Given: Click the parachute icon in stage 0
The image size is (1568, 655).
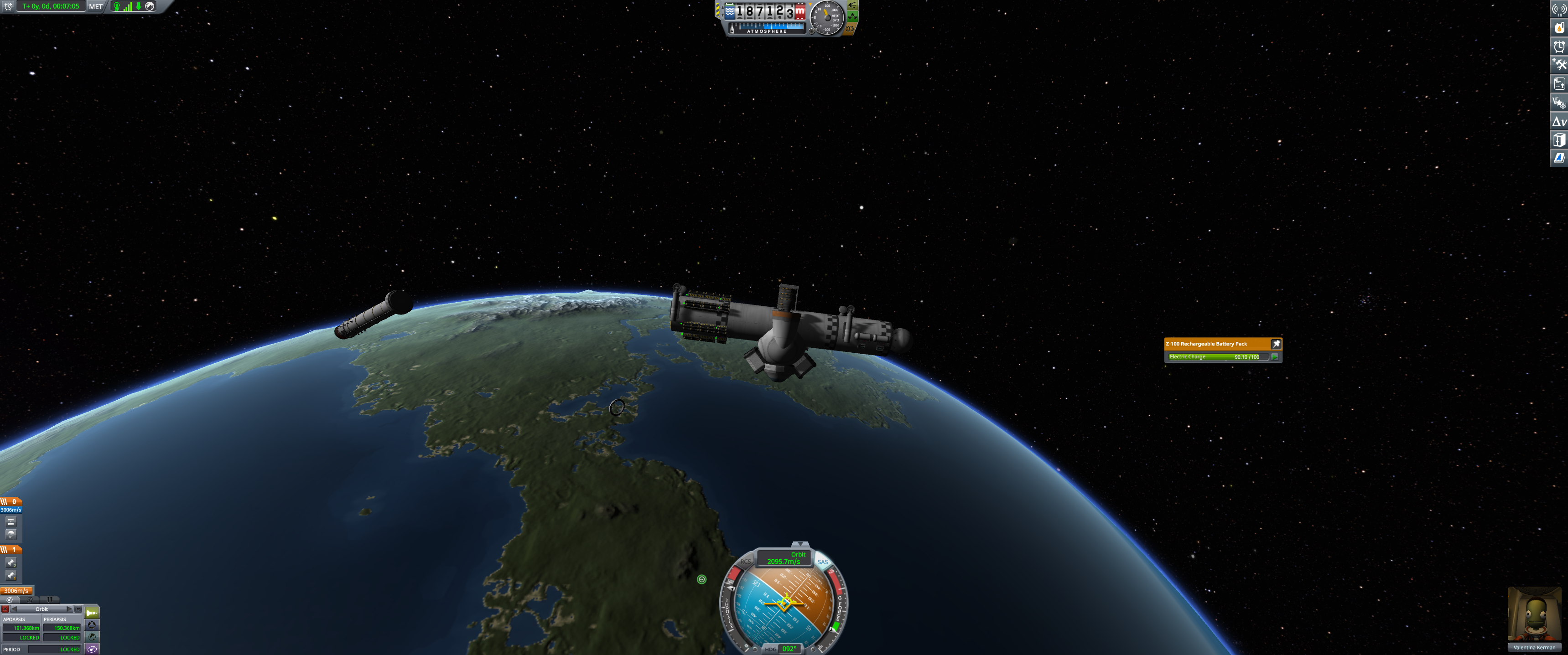Looking at the screenshot, I should point(11,534).
